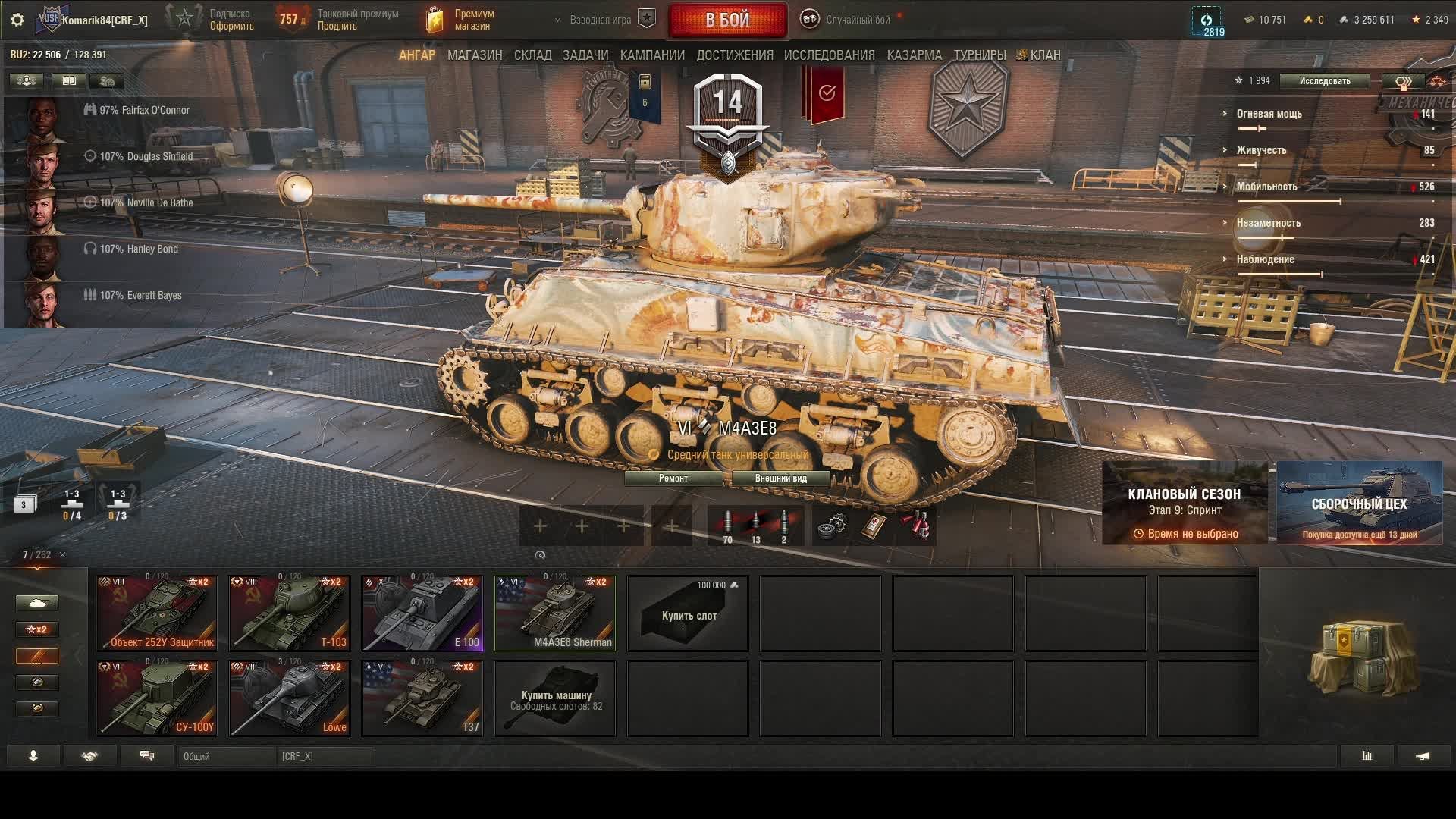1456x819 pixels.
Task: Open the Купить машину tile
Action: click(x=555, y=698)
